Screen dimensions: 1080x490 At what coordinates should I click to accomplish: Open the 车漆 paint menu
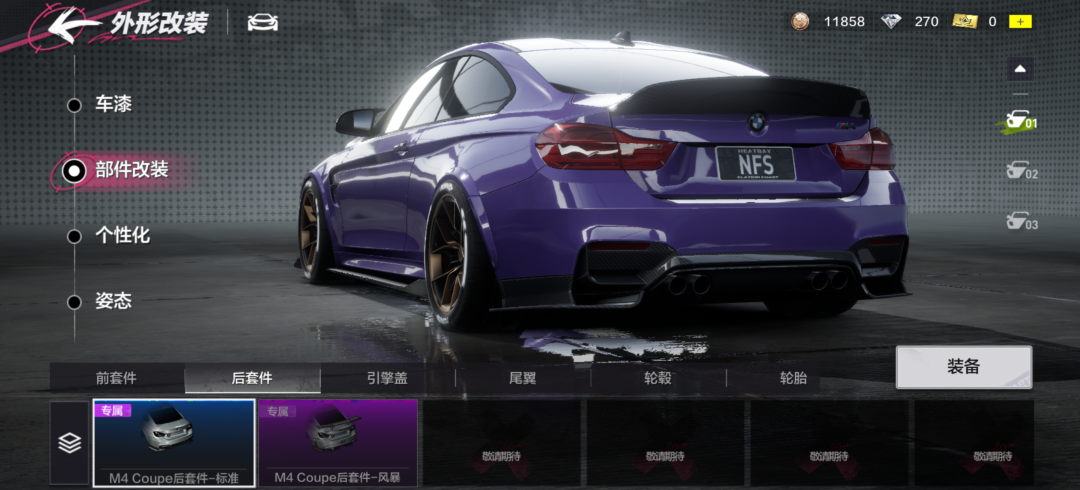(x=112, y=105)
